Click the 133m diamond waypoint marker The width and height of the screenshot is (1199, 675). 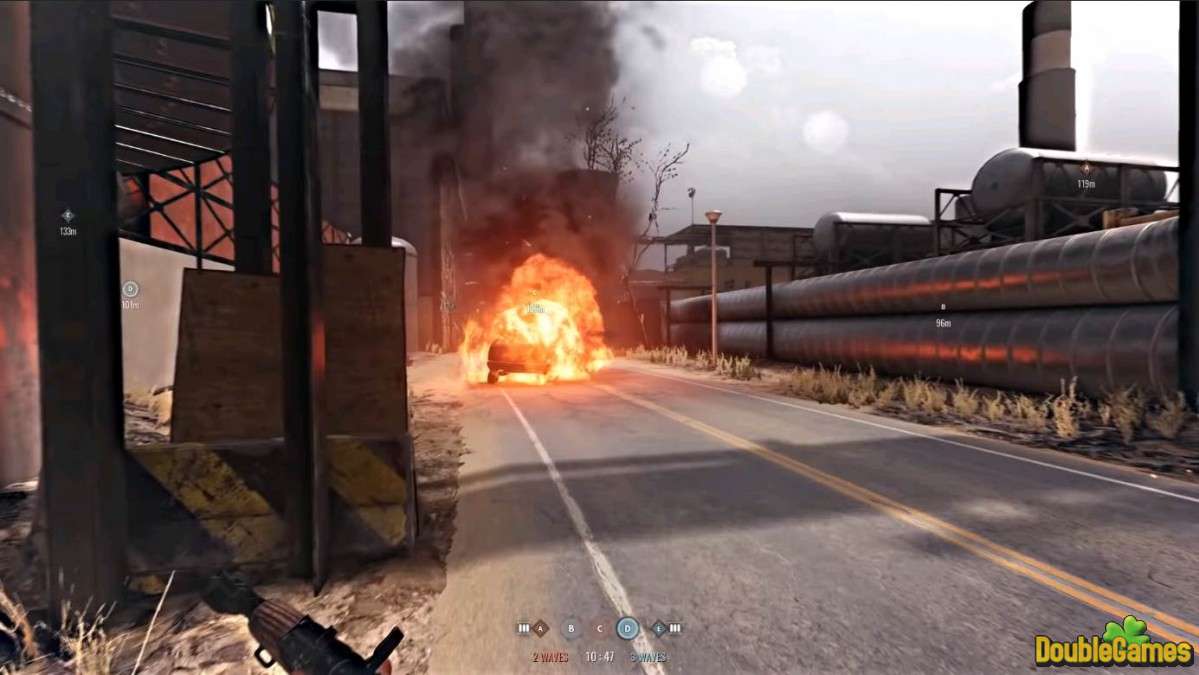(68, 215)
